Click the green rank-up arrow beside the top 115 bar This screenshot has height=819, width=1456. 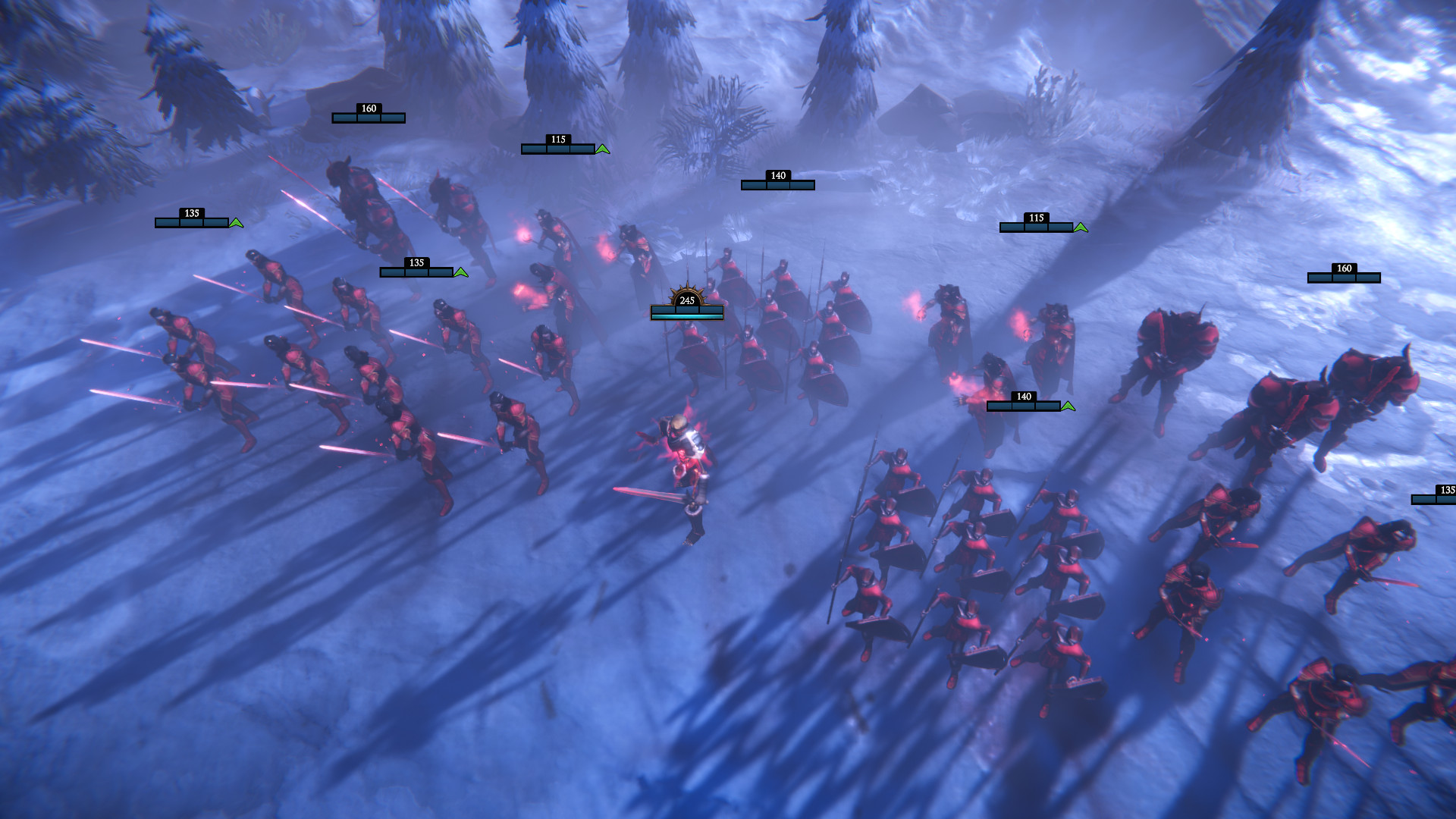pos(601,150)
